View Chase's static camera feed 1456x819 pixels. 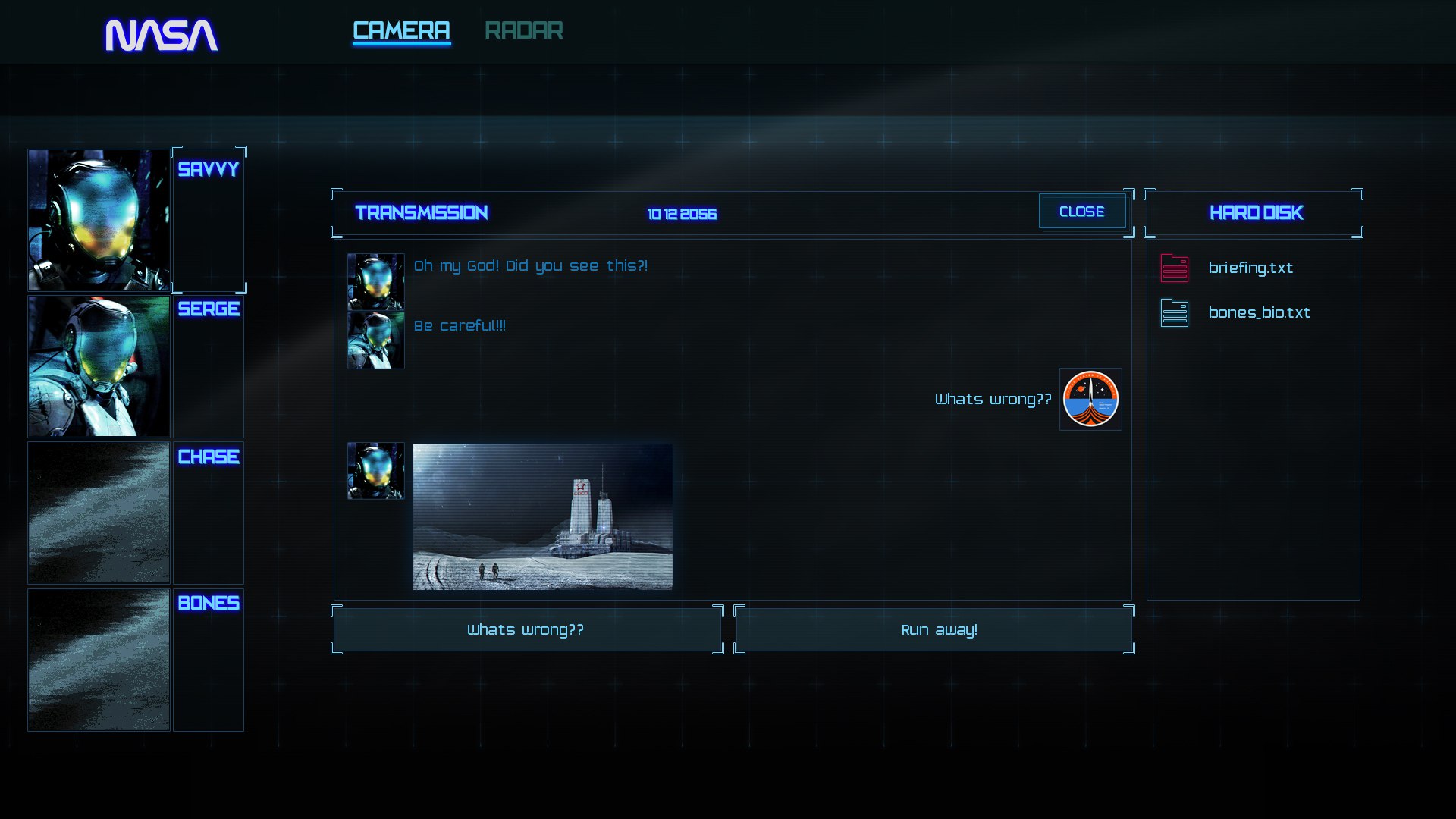click(99, 513)
